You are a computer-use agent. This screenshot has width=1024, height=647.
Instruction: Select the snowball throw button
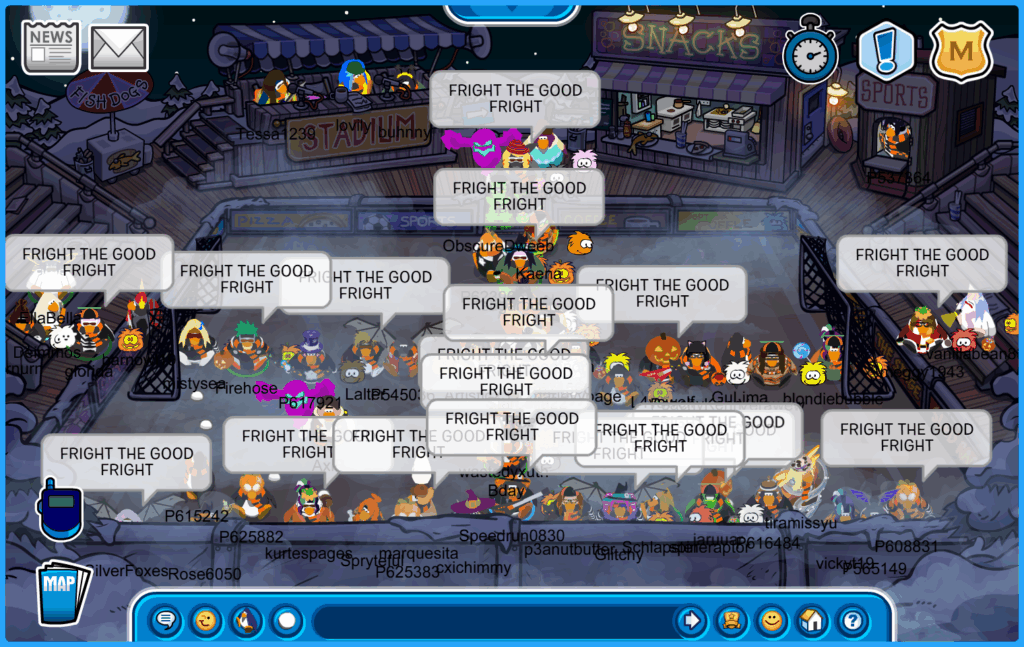click(x=287, y=621)
